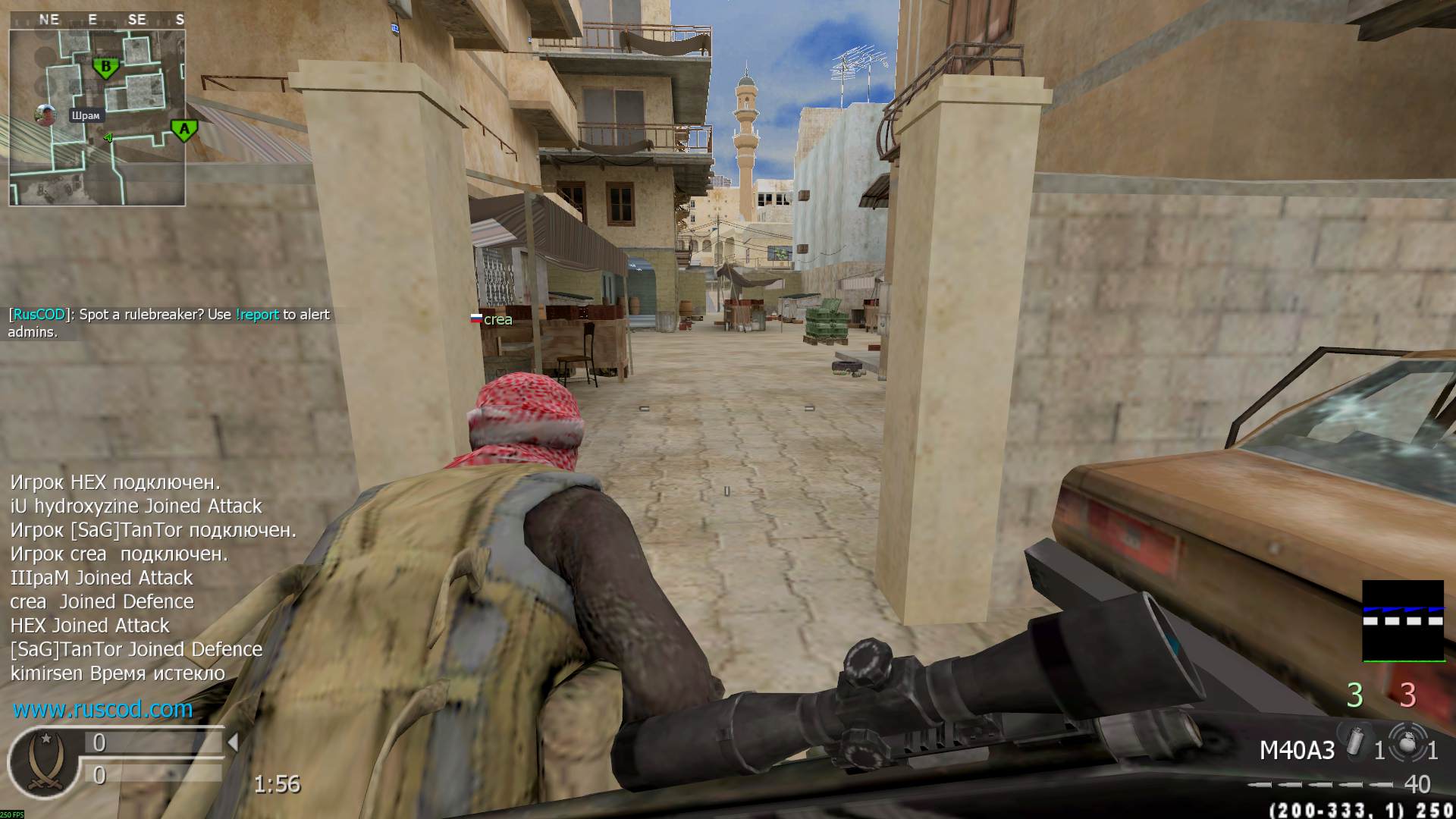Select the frag grenade icon
This screenshot has height=819, width=1456.
tap(1407, 744)
